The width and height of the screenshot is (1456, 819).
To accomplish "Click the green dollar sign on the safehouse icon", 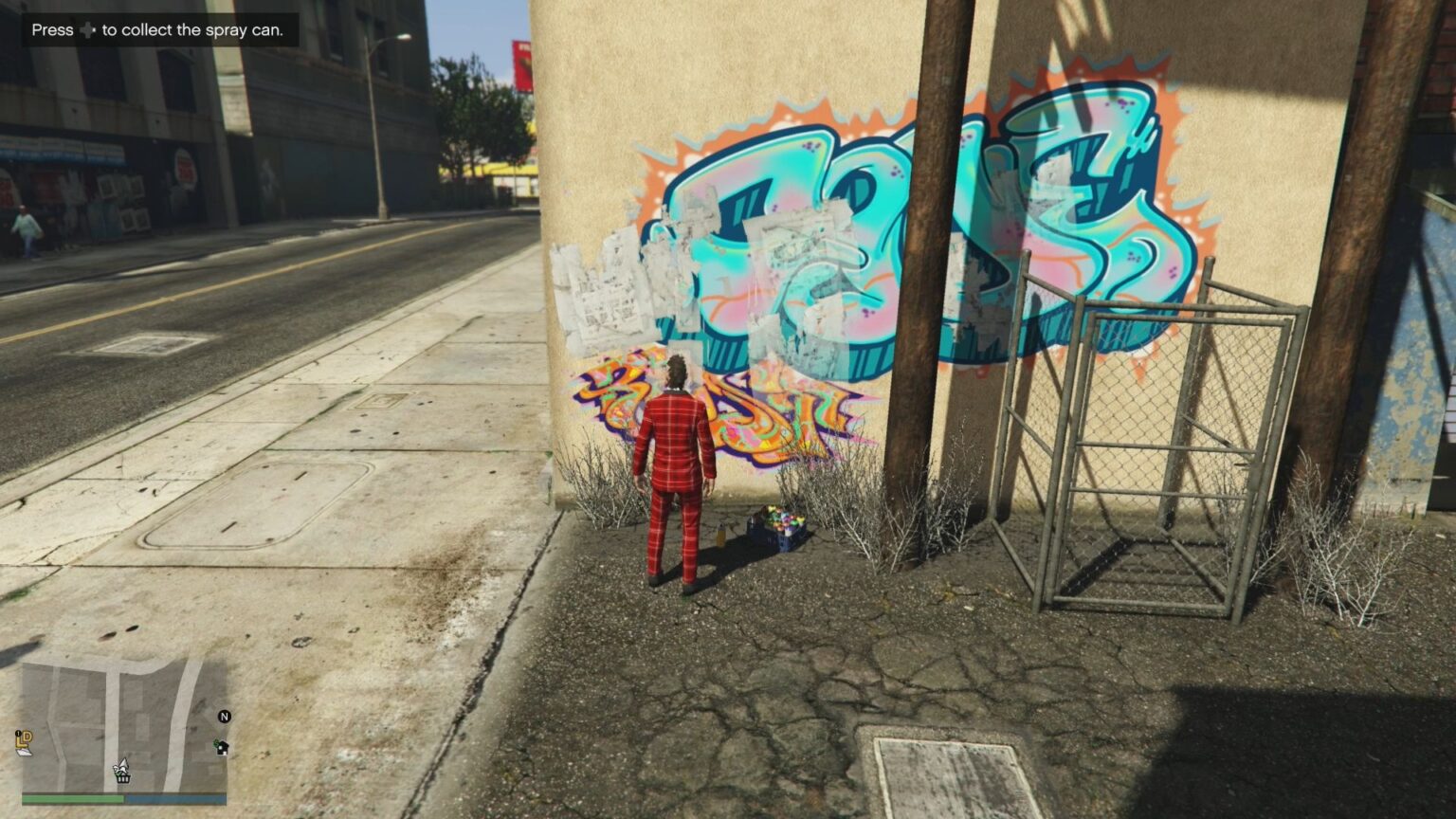I will 216,742.
